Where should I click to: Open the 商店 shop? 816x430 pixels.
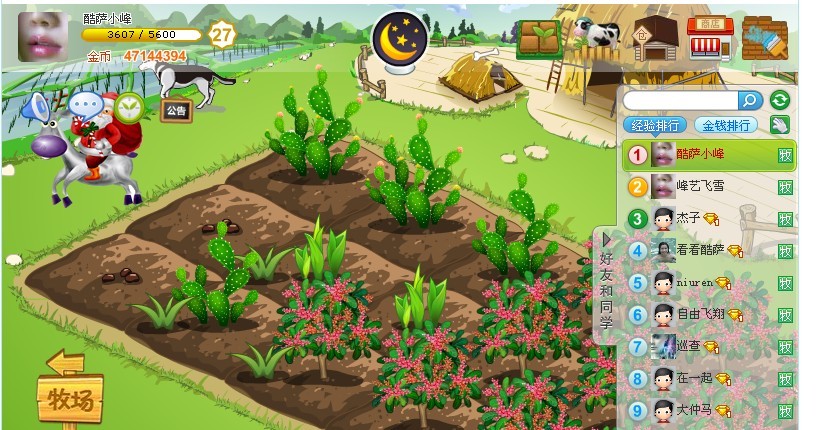[709, 36]
